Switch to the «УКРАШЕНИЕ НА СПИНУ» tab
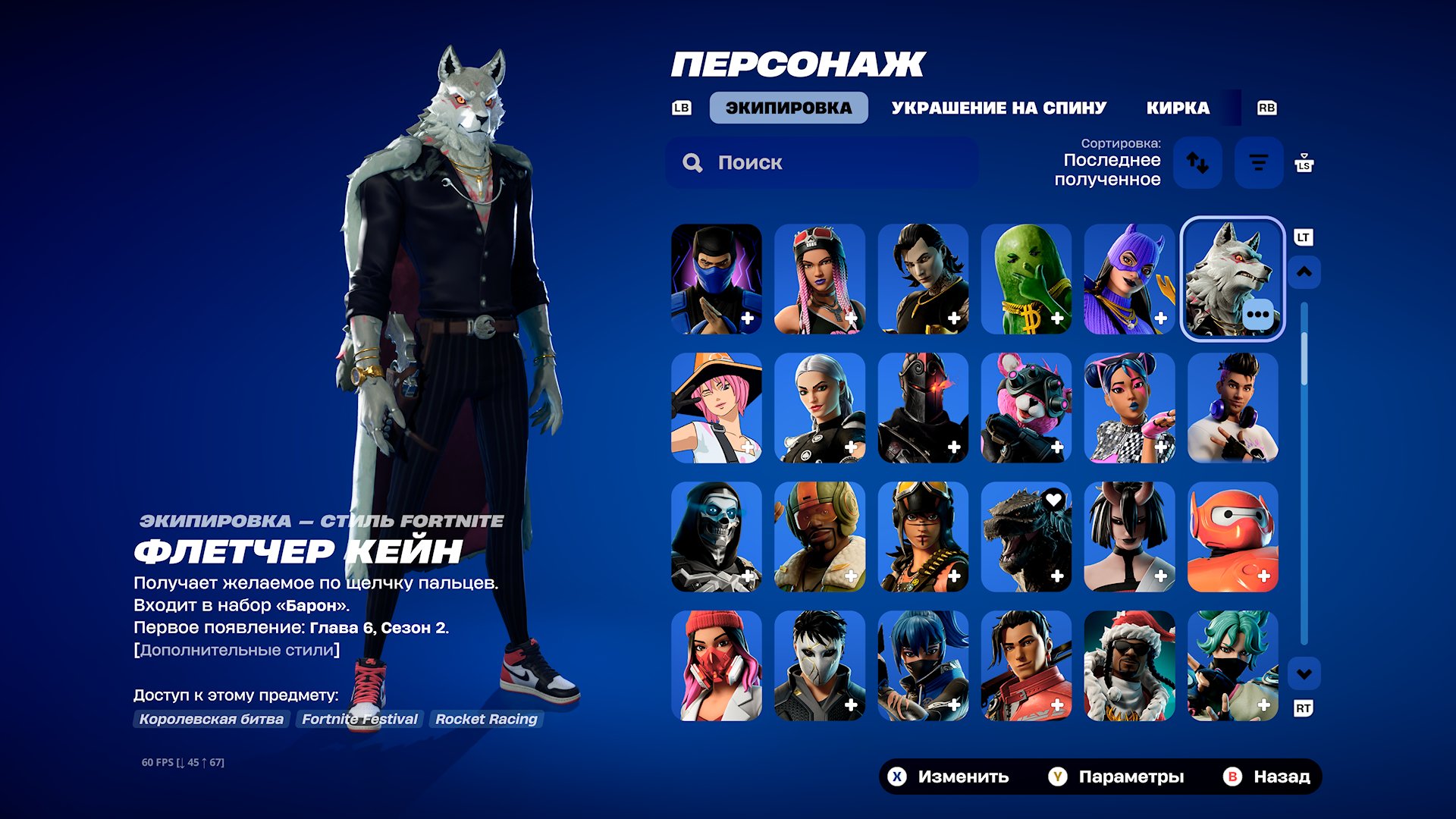The width and height of the screenshot is (1456, 819). [x=999, y=107]
